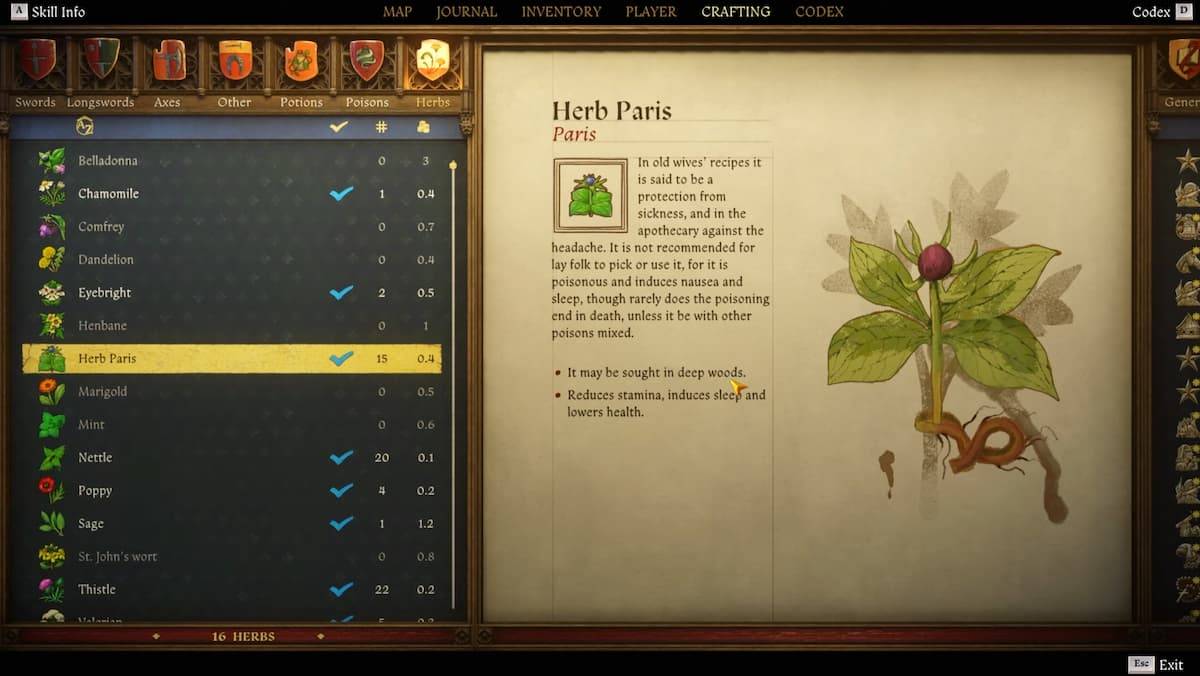1200x676 pixels.
Task: Select the Eyebright herb entry
Action: [105, 292]
